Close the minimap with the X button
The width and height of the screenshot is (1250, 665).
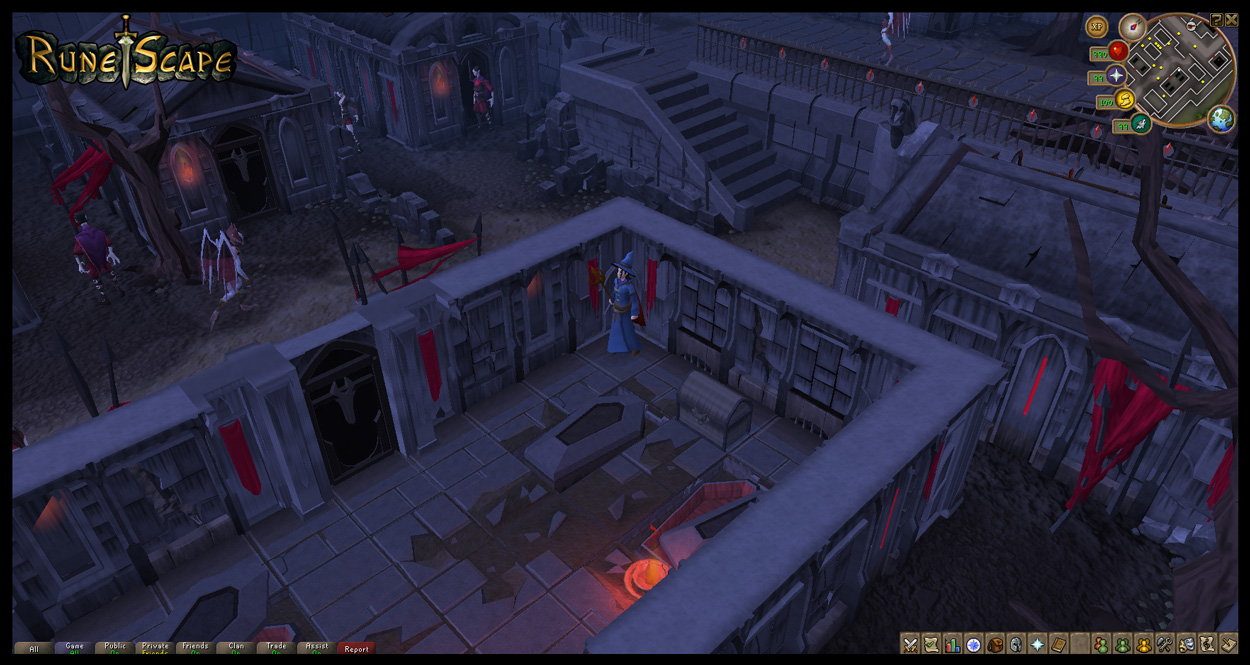(x=1231, y=19)
